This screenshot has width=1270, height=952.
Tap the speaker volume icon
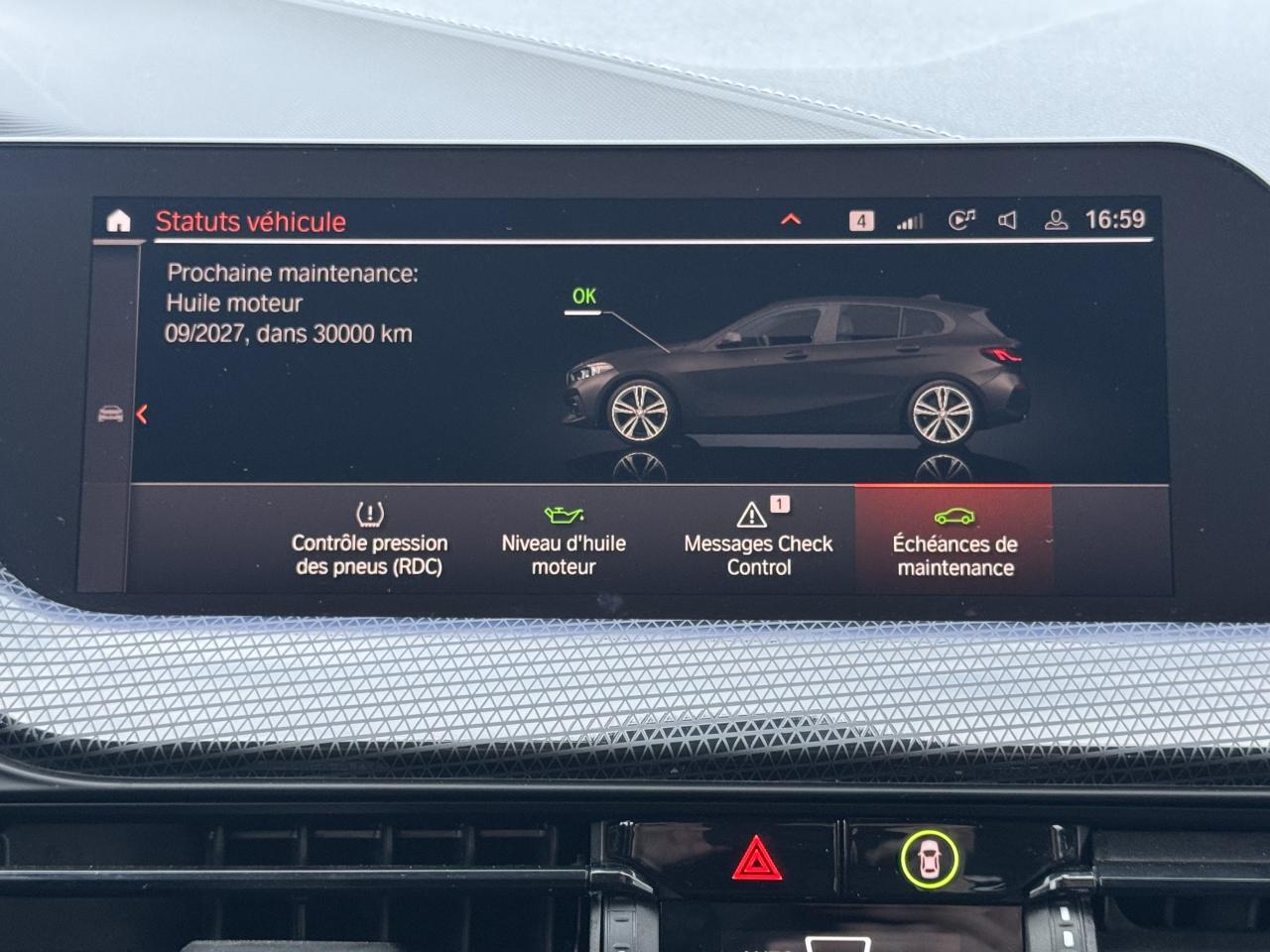pos(1007,220)
